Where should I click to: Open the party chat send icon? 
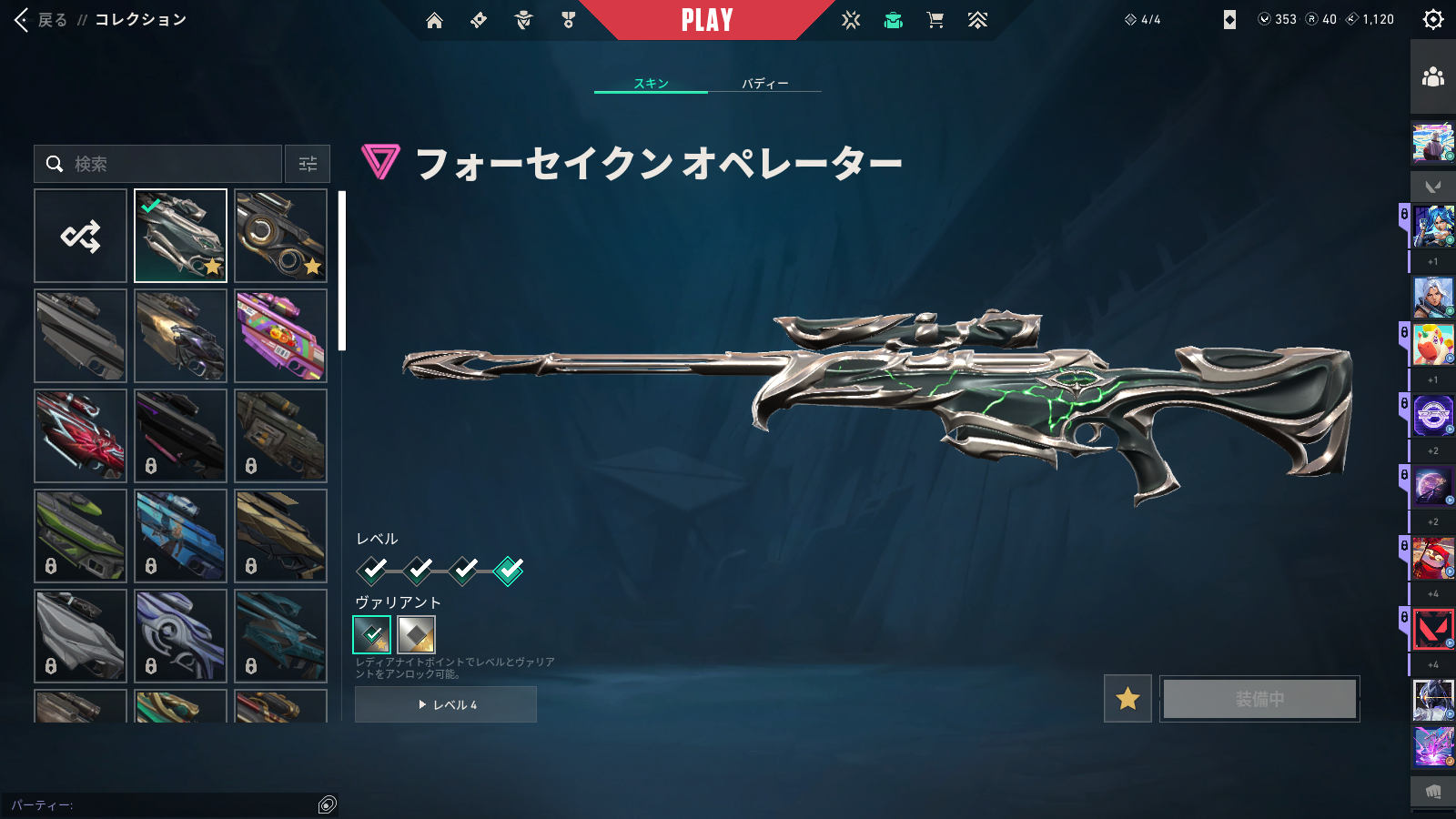(328, 804)
